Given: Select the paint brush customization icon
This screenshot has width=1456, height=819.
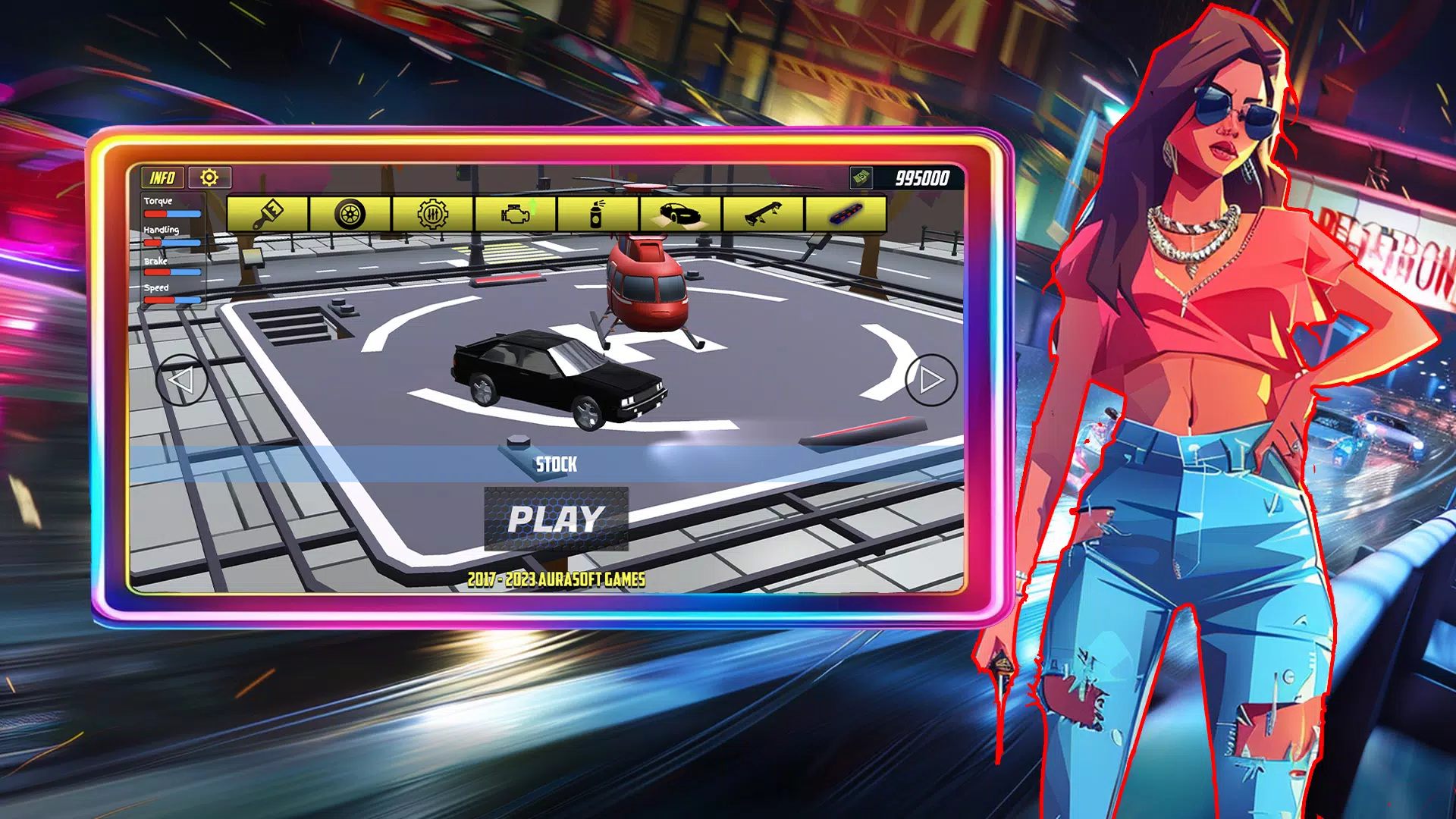Looking at the screenshot, I should [x=269, y=215].
